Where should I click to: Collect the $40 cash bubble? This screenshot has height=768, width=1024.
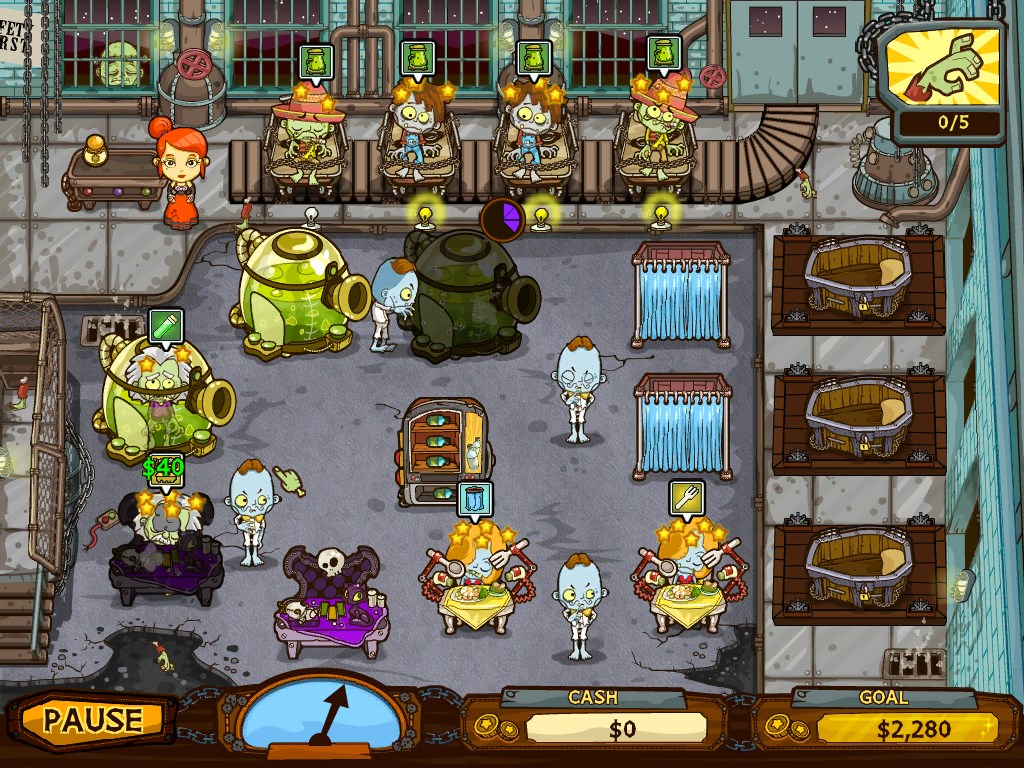click(163, 467)
